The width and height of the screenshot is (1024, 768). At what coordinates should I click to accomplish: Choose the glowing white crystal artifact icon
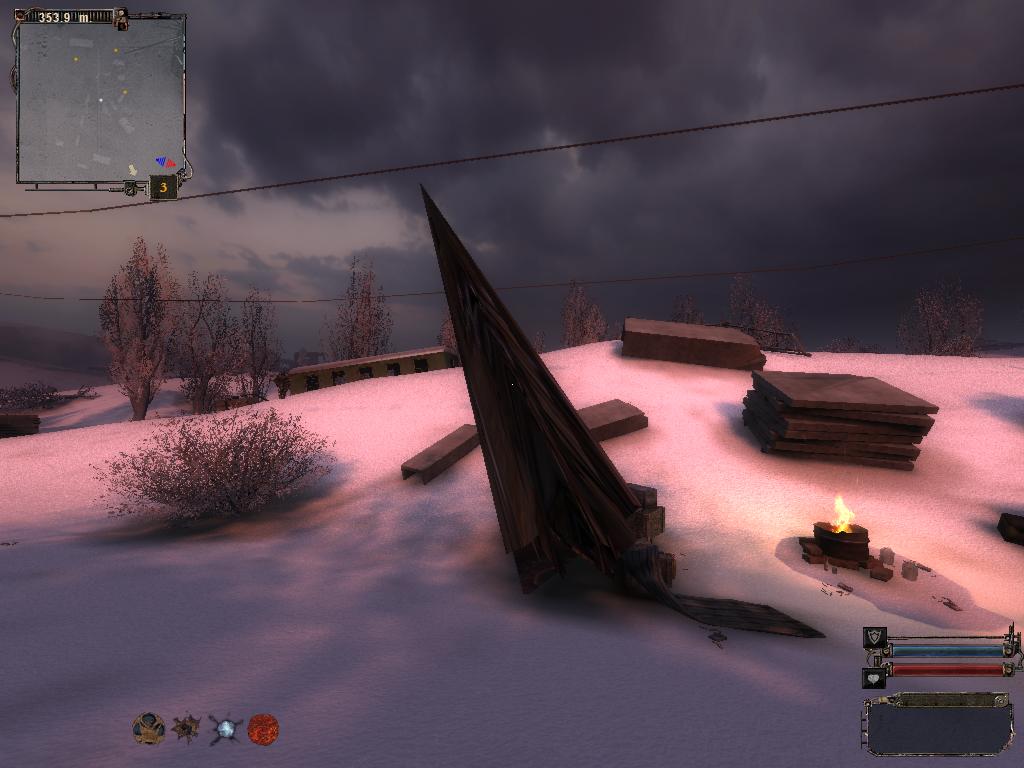click(x=225, y=729)
